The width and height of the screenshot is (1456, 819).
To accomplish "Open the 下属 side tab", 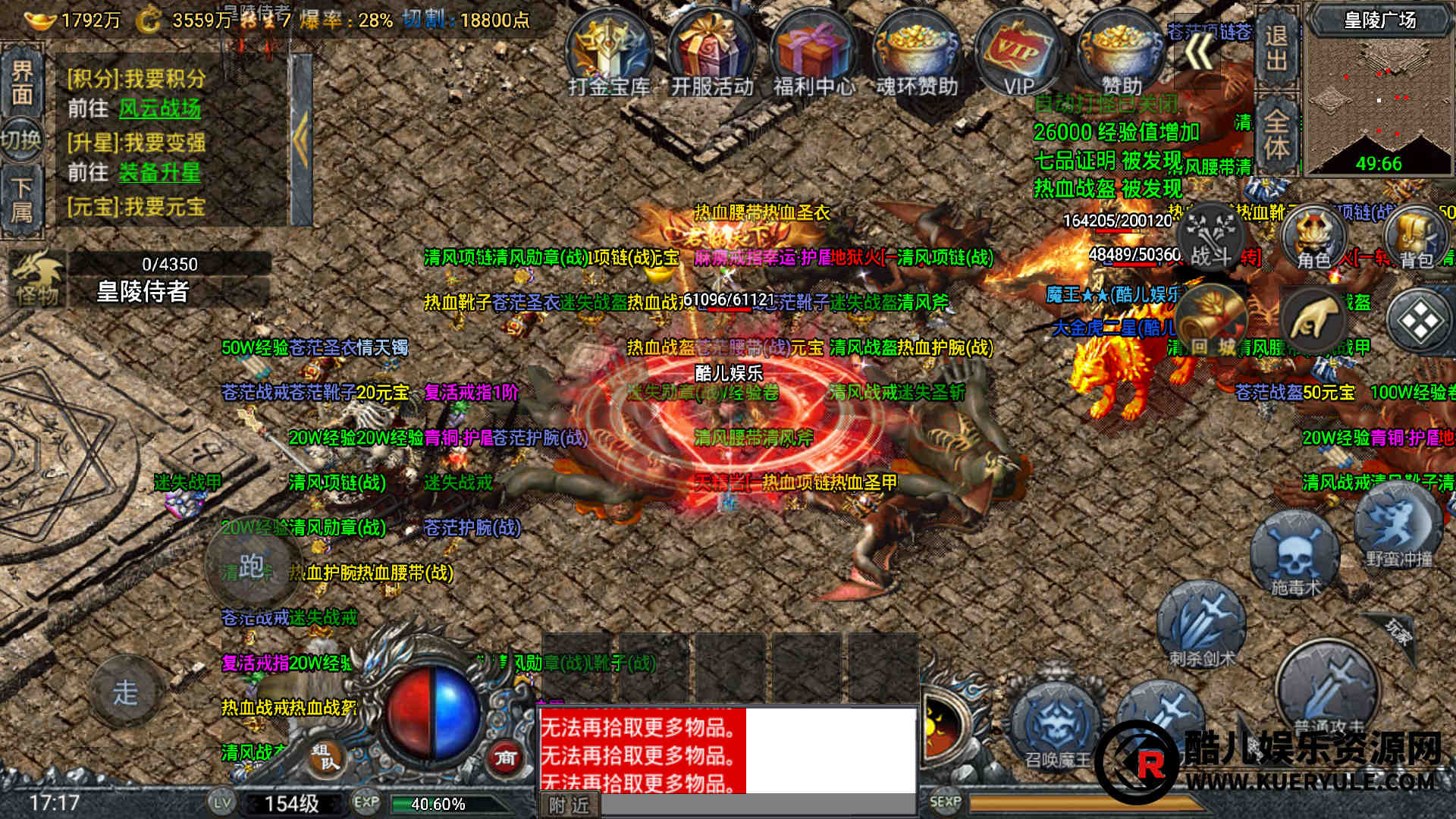I will point(22,200).
